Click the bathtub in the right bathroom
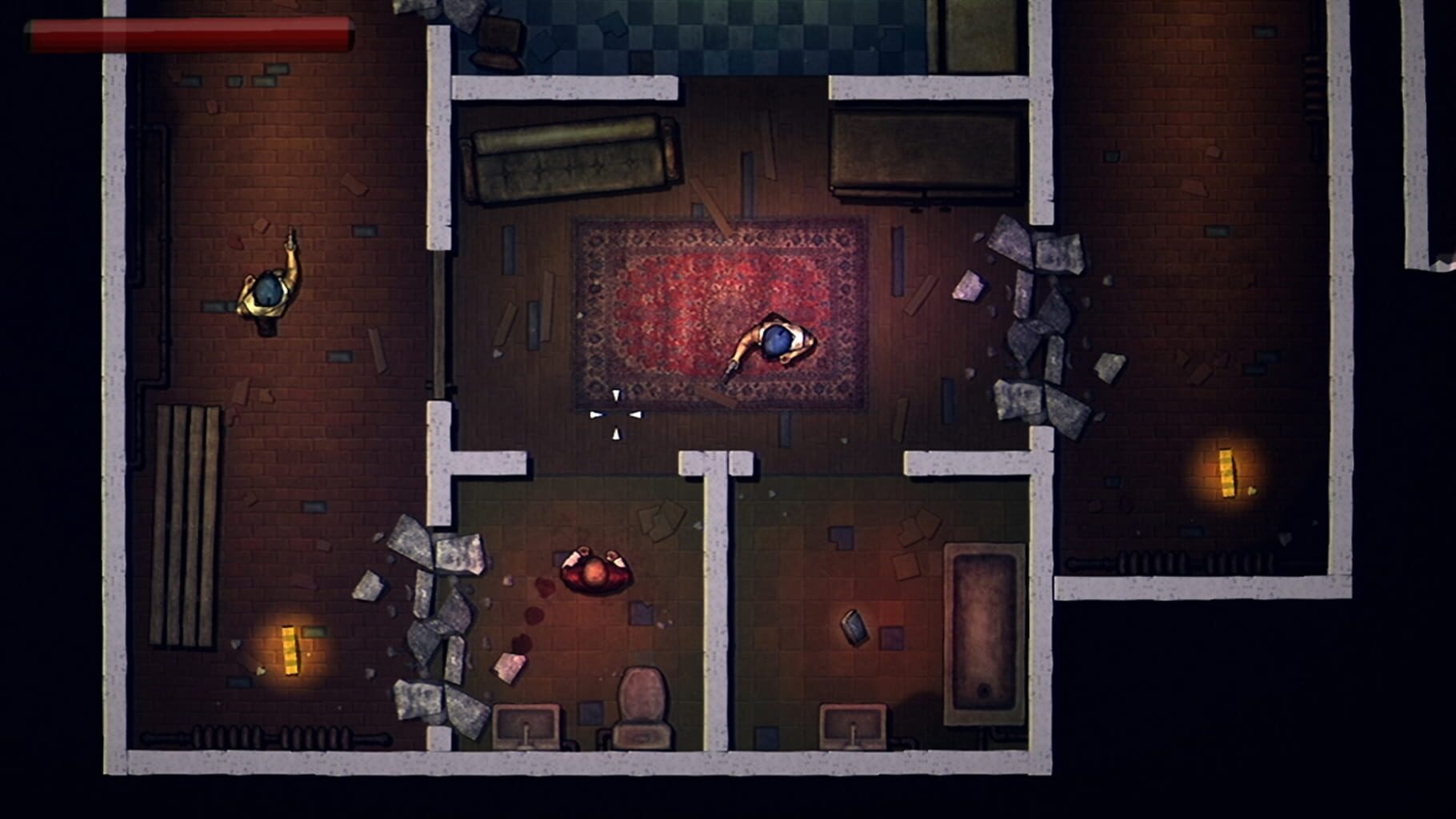The height and width of the screenshot is (819, 1456). pos(984,632)
